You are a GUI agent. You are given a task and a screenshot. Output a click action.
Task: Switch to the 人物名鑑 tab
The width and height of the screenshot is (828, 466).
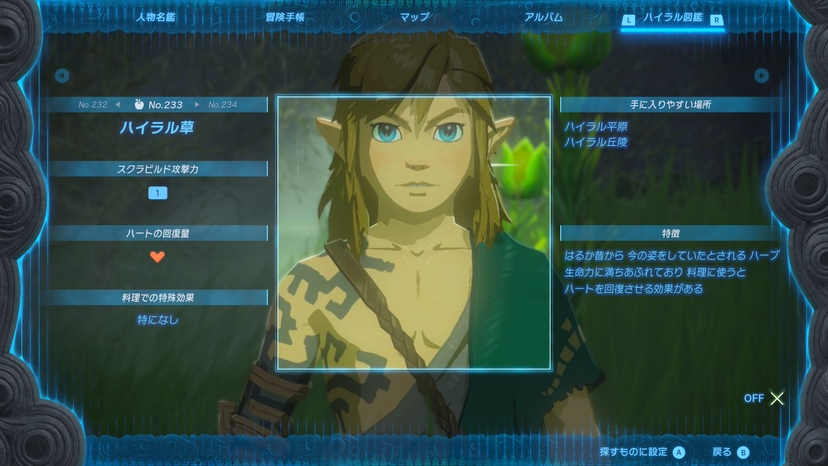[x=155, y=17]
